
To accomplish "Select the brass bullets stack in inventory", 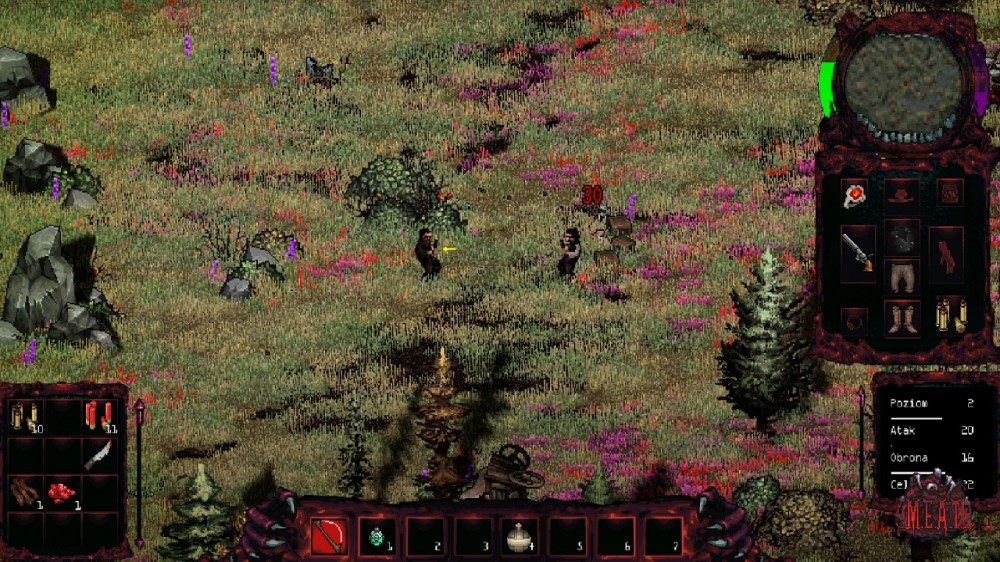I will [x=25, y=415].
